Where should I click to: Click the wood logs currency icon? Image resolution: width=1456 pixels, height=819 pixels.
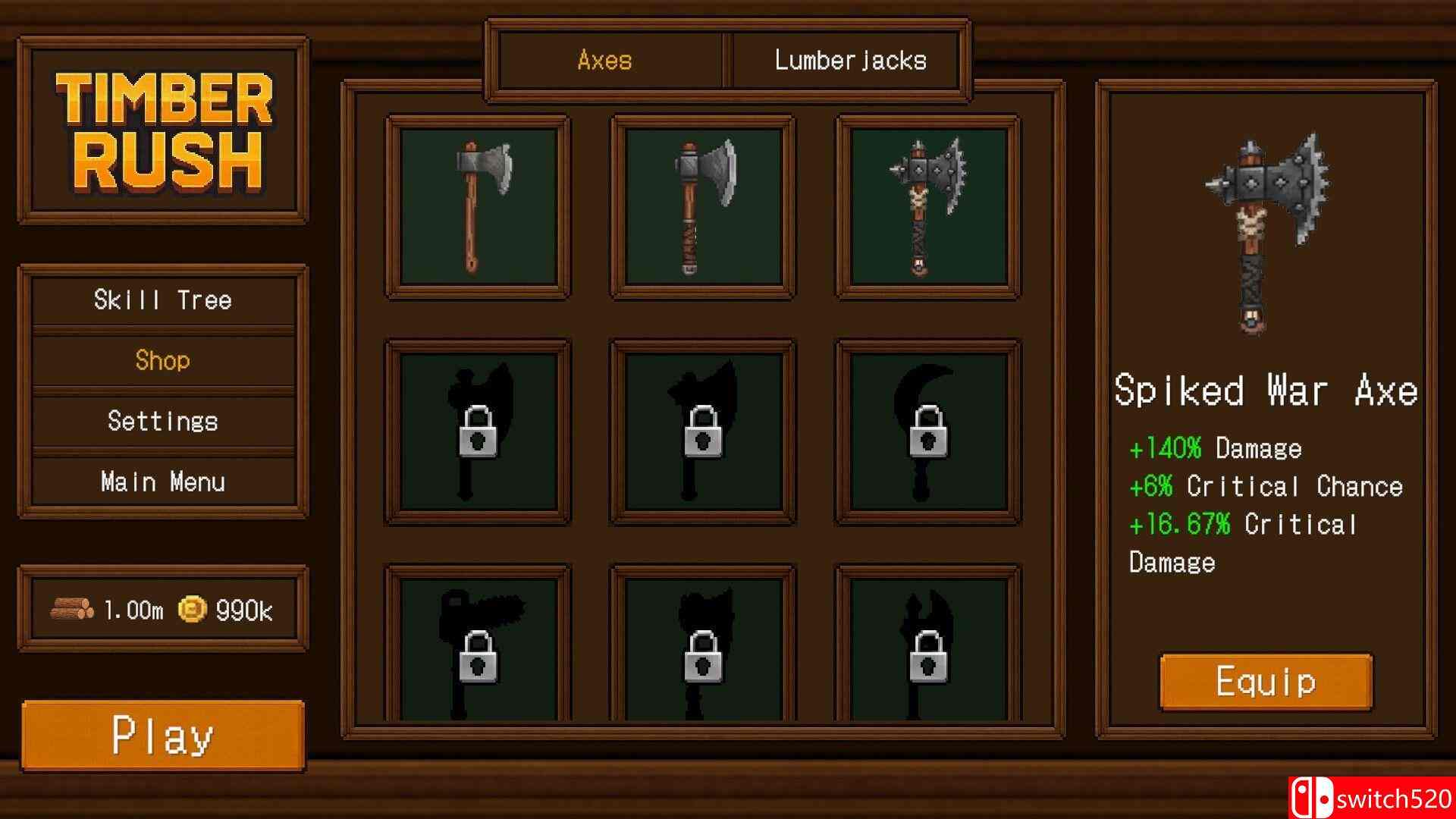[72, 607]
